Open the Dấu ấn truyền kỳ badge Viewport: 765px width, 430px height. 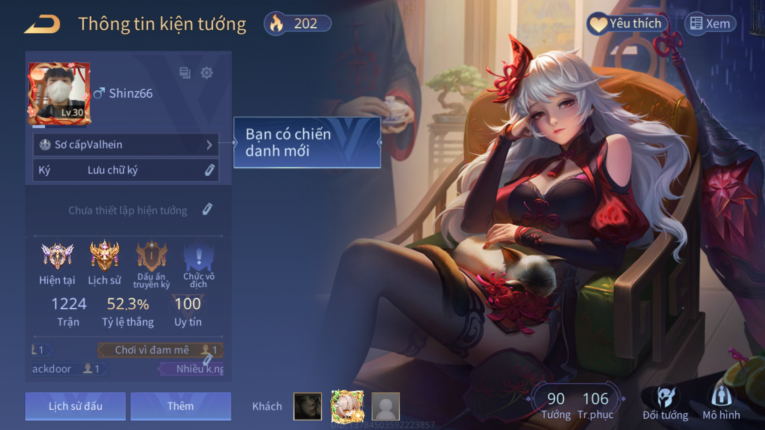152,262
